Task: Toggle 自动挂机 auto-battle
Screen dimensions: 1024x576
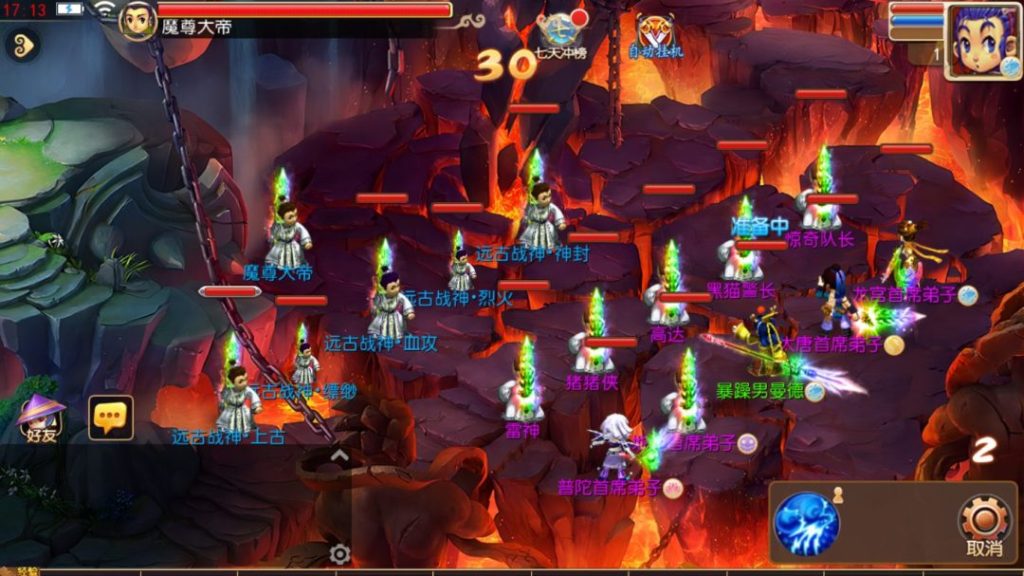Action: pos(656,34)
